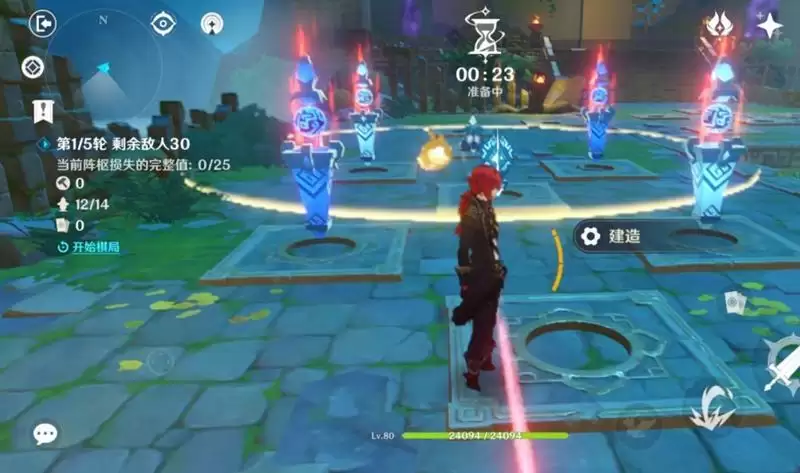Open the four-pointed star wish icon
800x473 pixels.
(768, 26)
